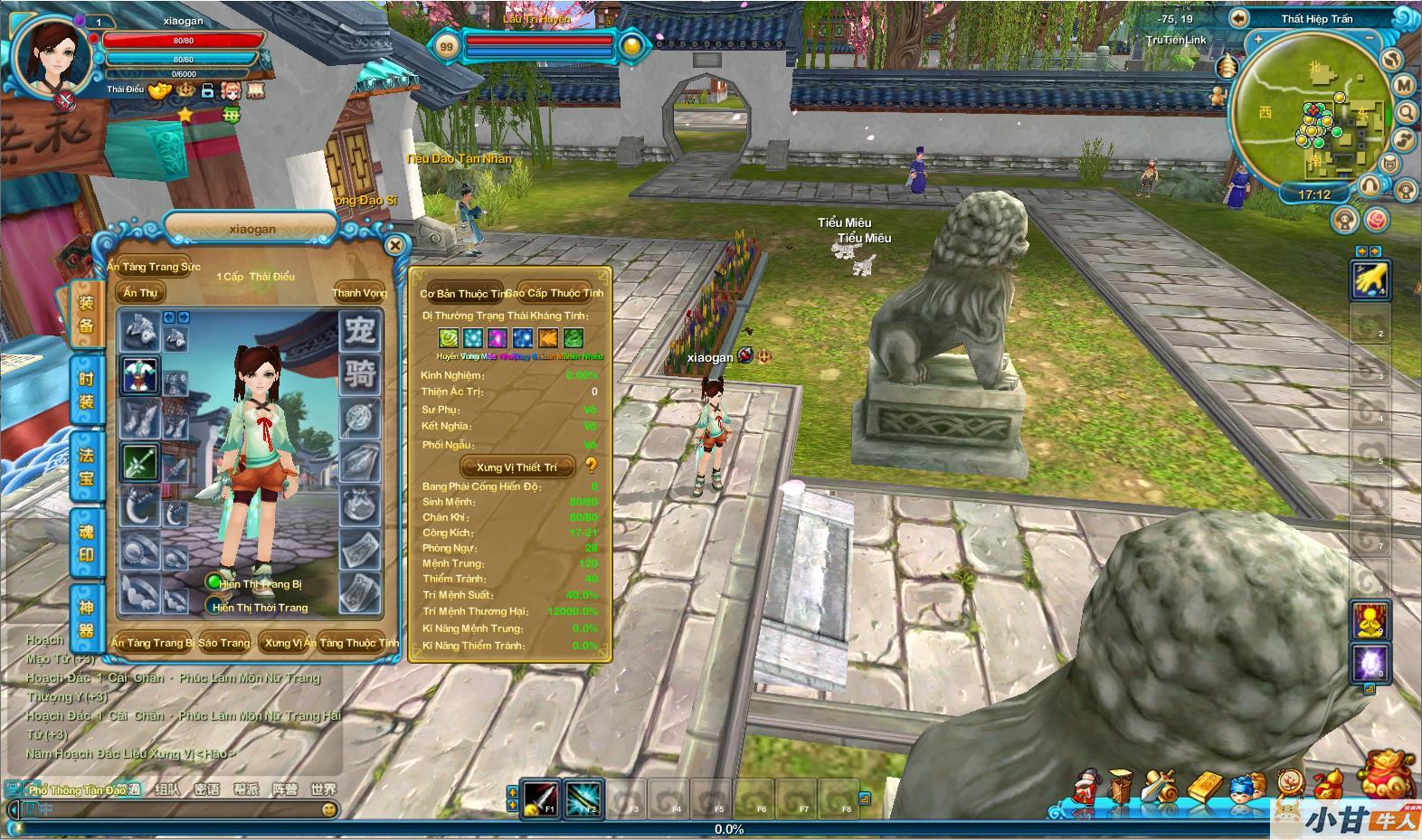Switch to Cơ Bản Thuộc Tính tab
This screenshot has width=1422, height=840.
pos(461,293)
